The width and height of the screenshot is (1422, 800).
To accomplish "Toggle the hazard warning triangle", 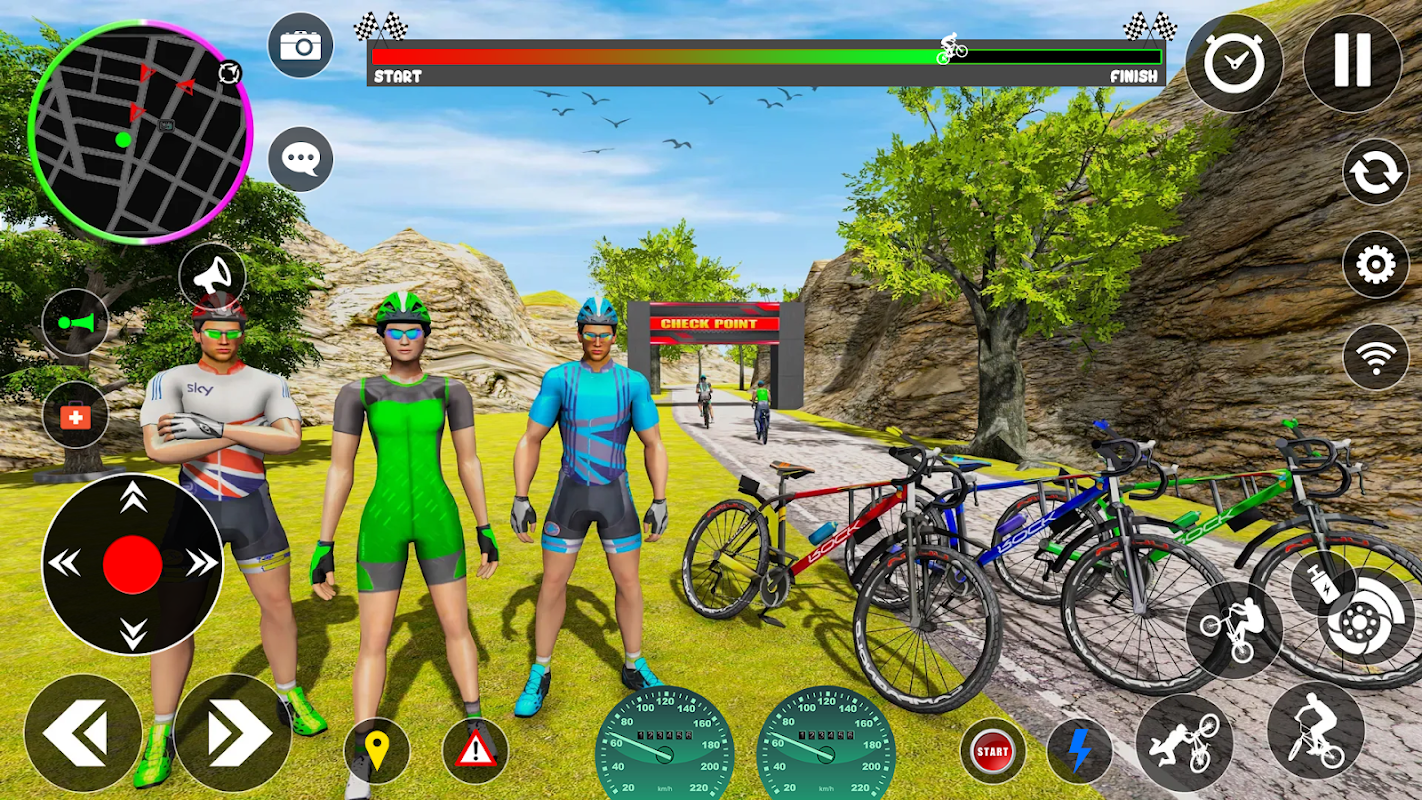I will click(475, 750).
